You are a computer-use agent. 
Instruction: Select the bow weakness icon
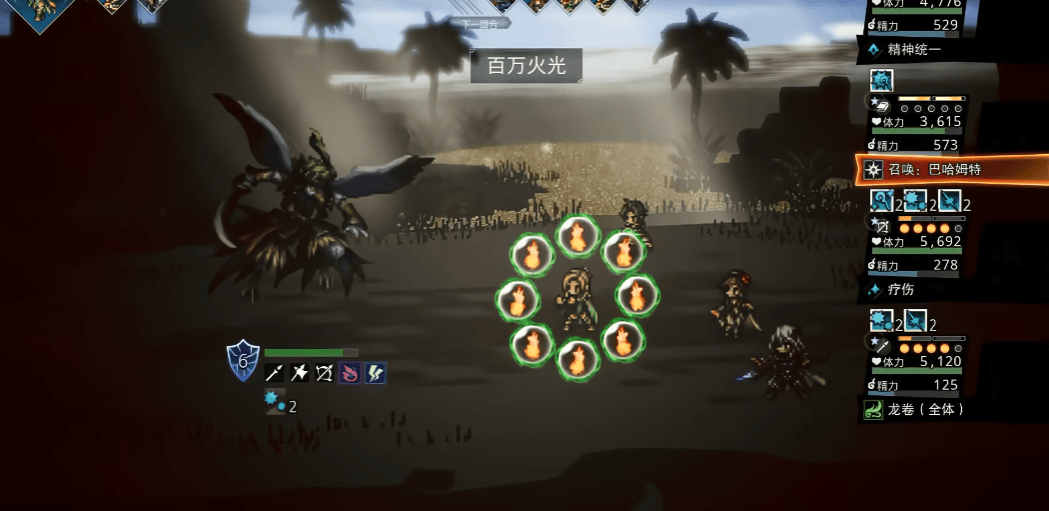click(x=325, y=373)
